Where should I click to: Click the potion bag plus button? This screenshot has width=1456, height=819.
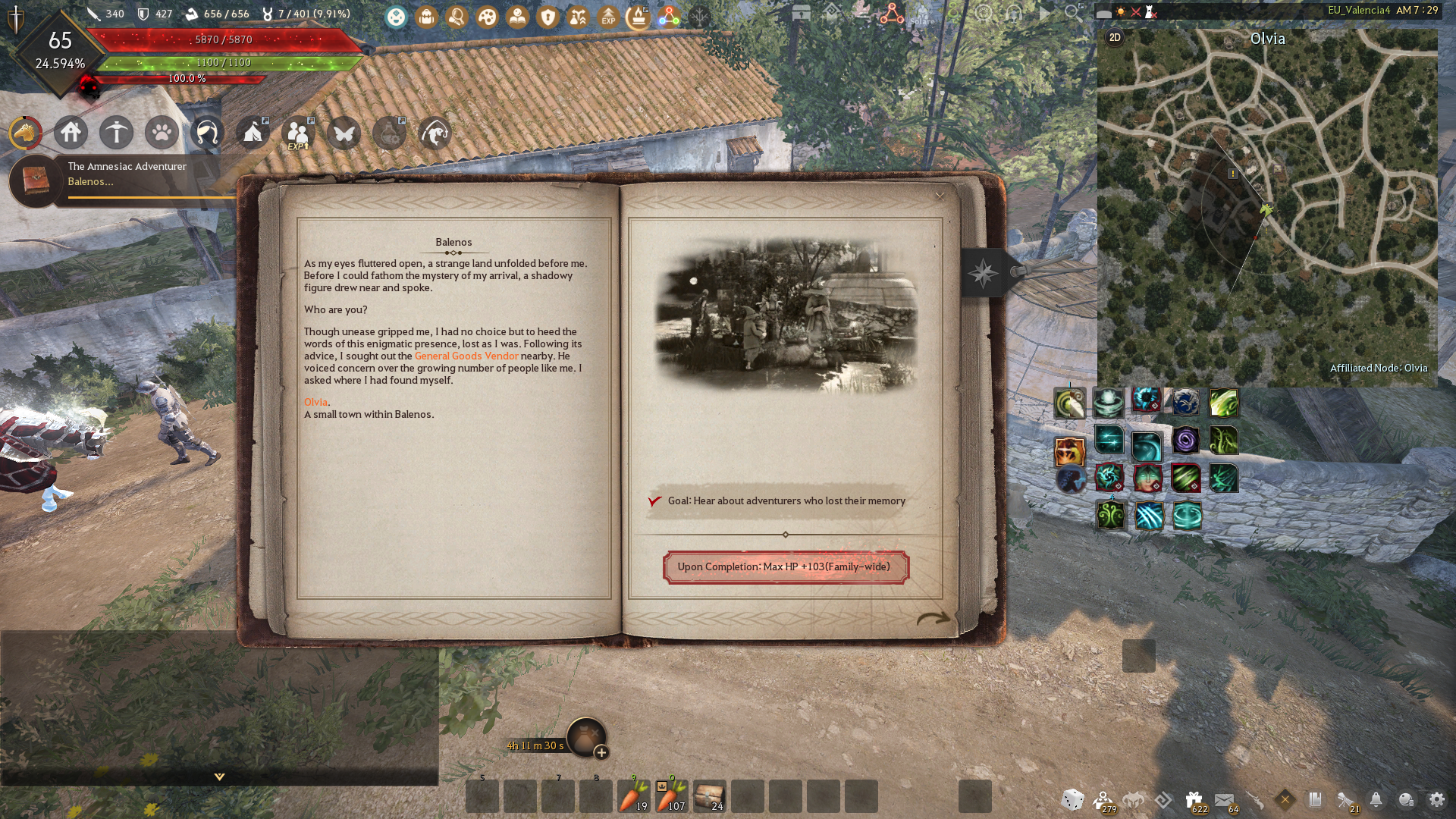click(601, 752)
